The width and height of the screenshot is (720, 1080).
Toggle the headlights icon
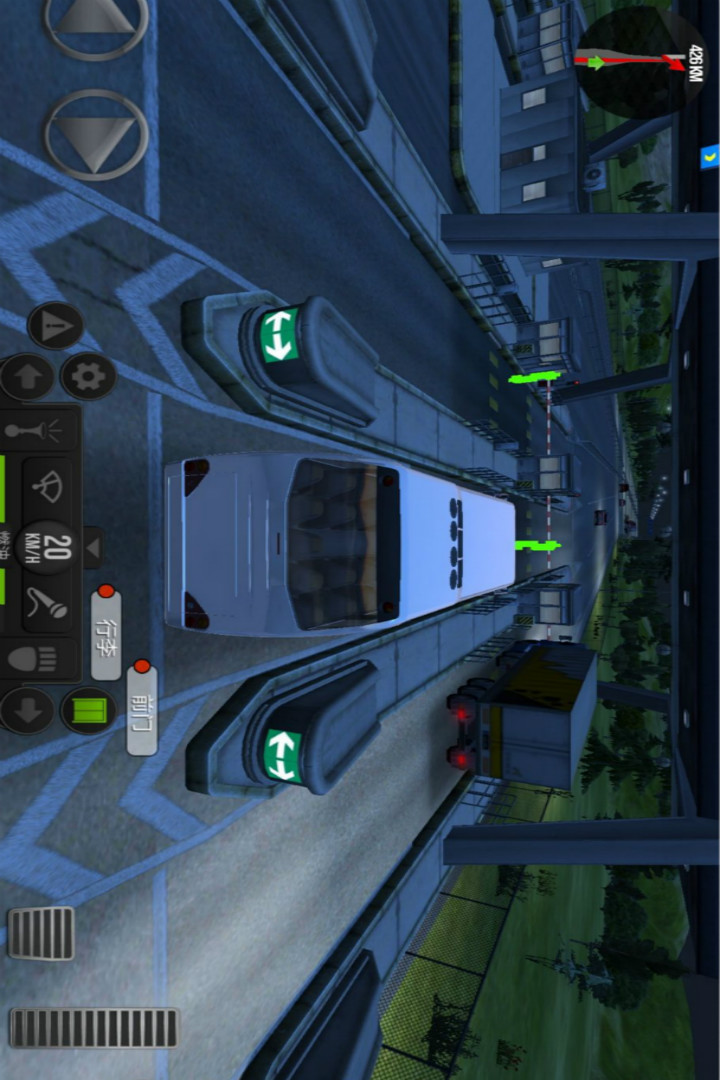coord(32,658)
